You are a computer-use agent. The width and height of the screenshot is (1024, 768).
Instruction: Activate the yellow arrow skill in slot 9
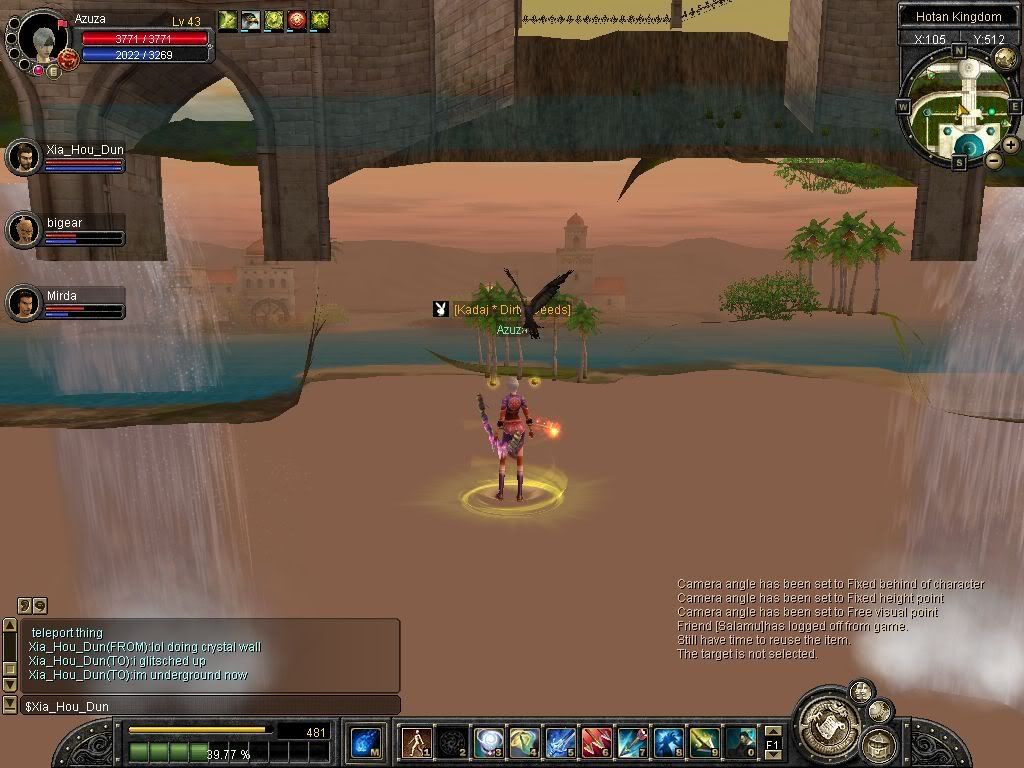pyautogui.click(x=704, y=743)
